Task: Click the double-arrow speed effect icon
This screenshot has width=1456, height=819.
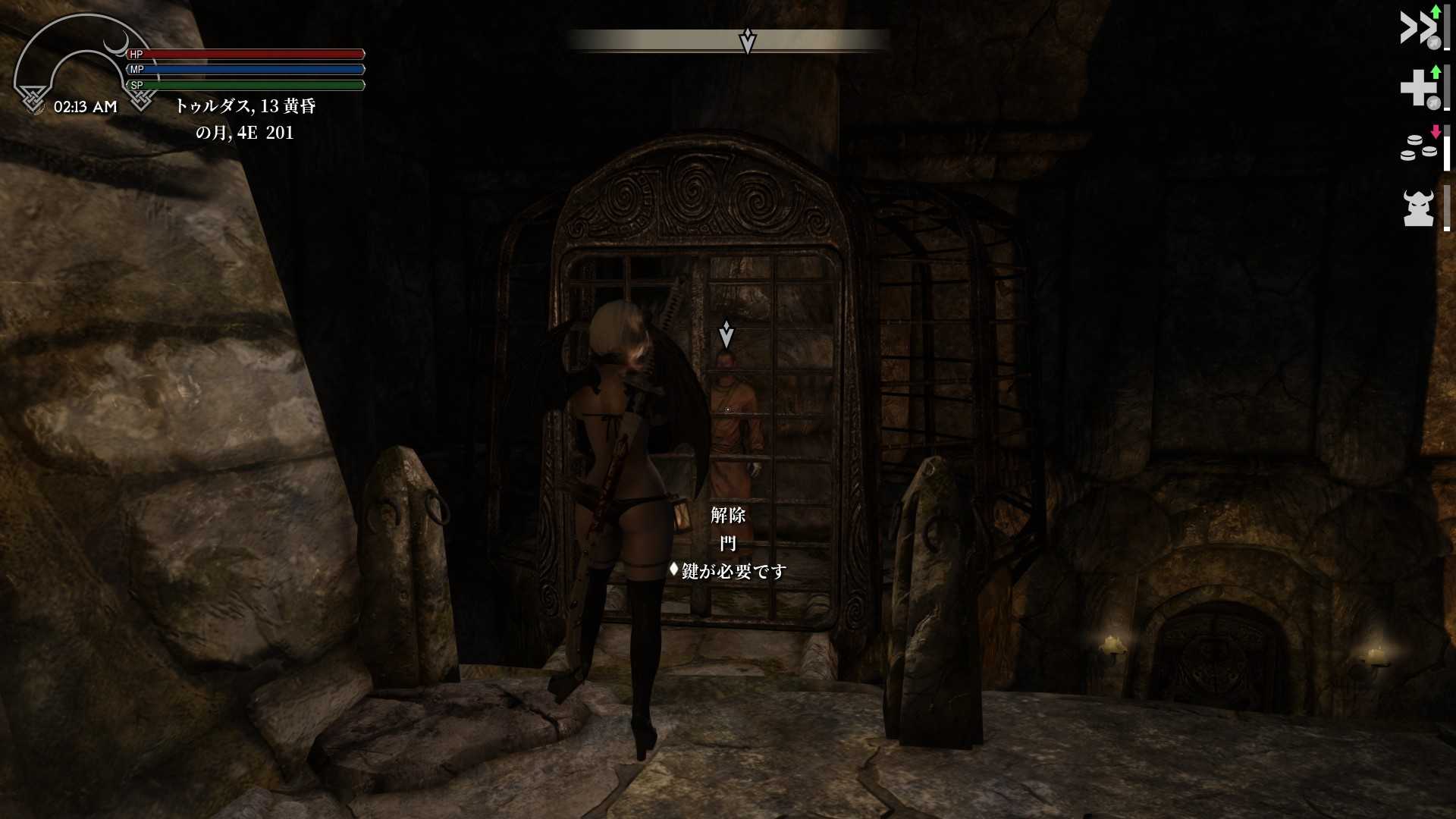Action: click(x=1418, y=28)
